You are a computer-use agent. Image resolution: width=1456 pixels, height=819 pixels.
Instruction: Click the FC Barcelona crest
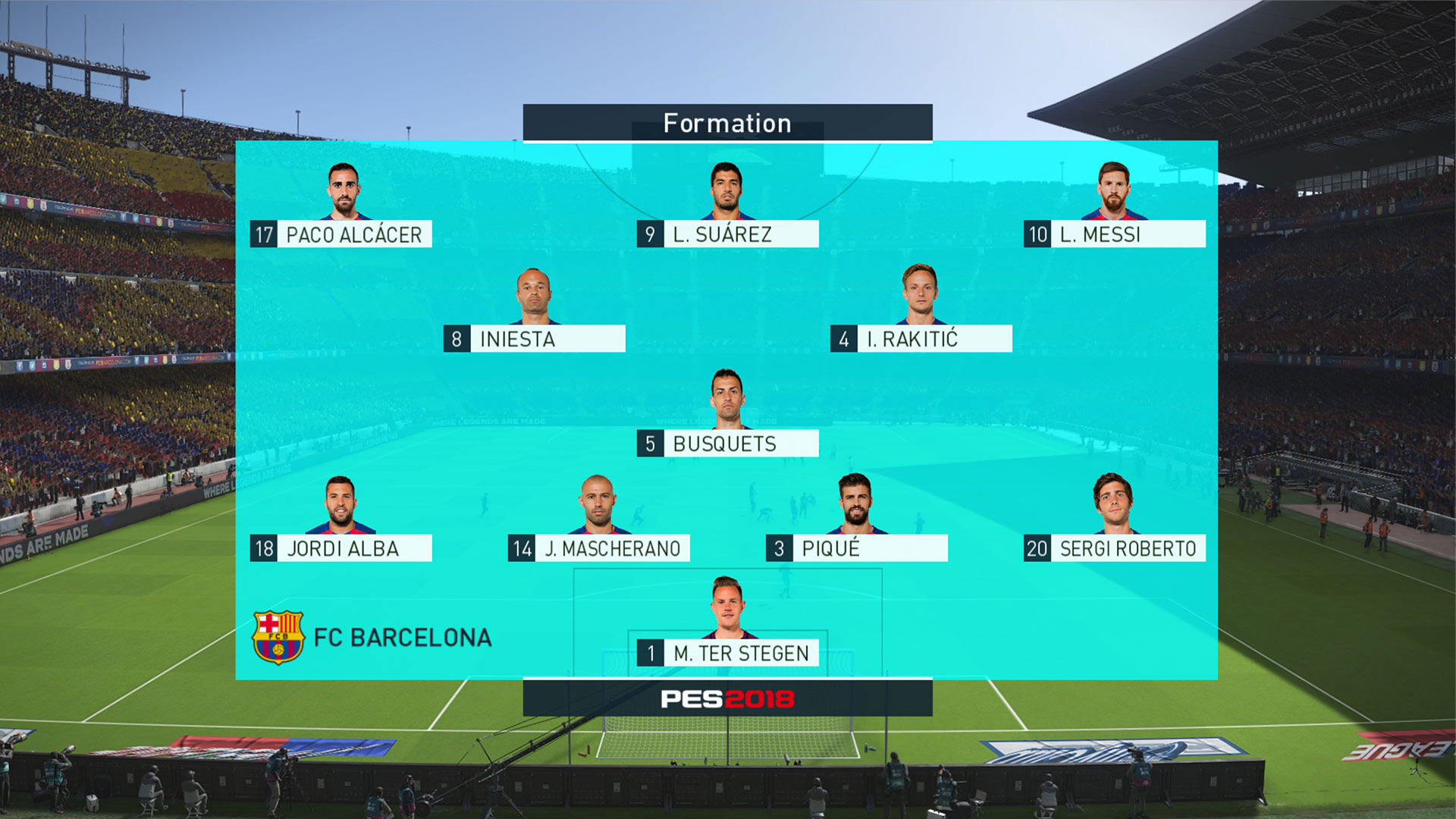pos(280,636)
